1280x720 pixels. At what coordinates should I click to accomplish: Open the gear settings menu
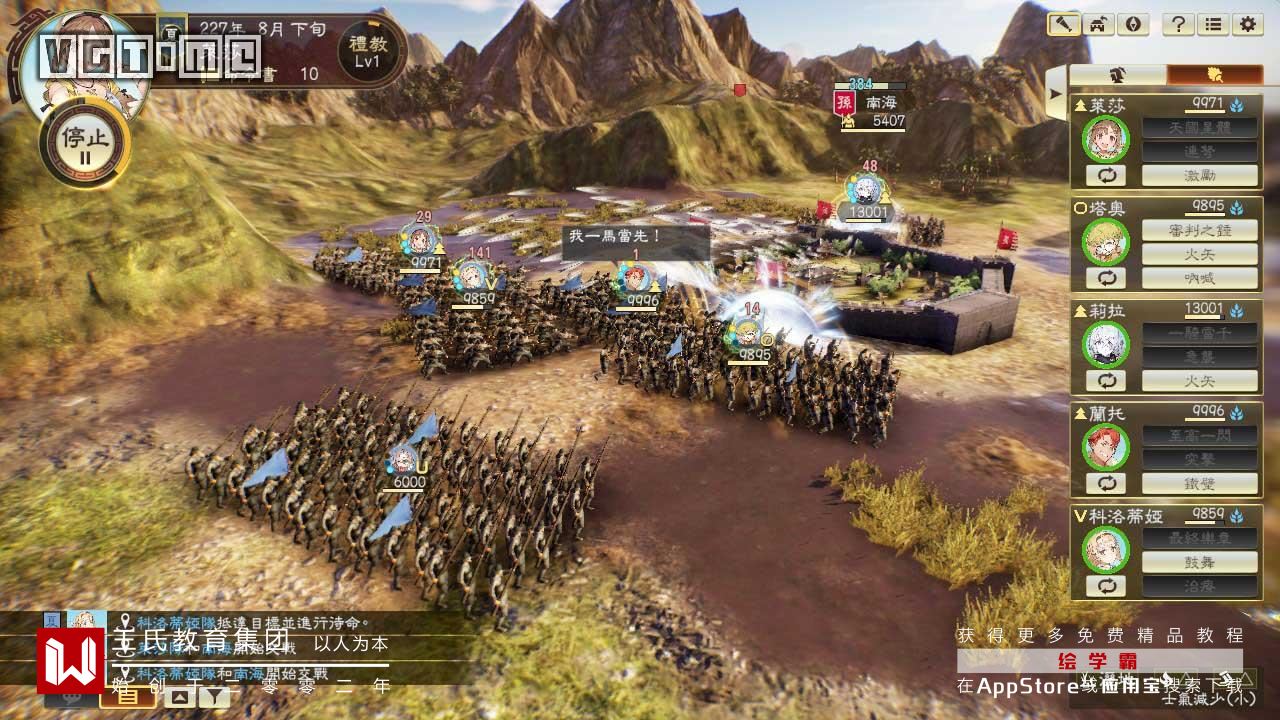[x=1247, y=24]
